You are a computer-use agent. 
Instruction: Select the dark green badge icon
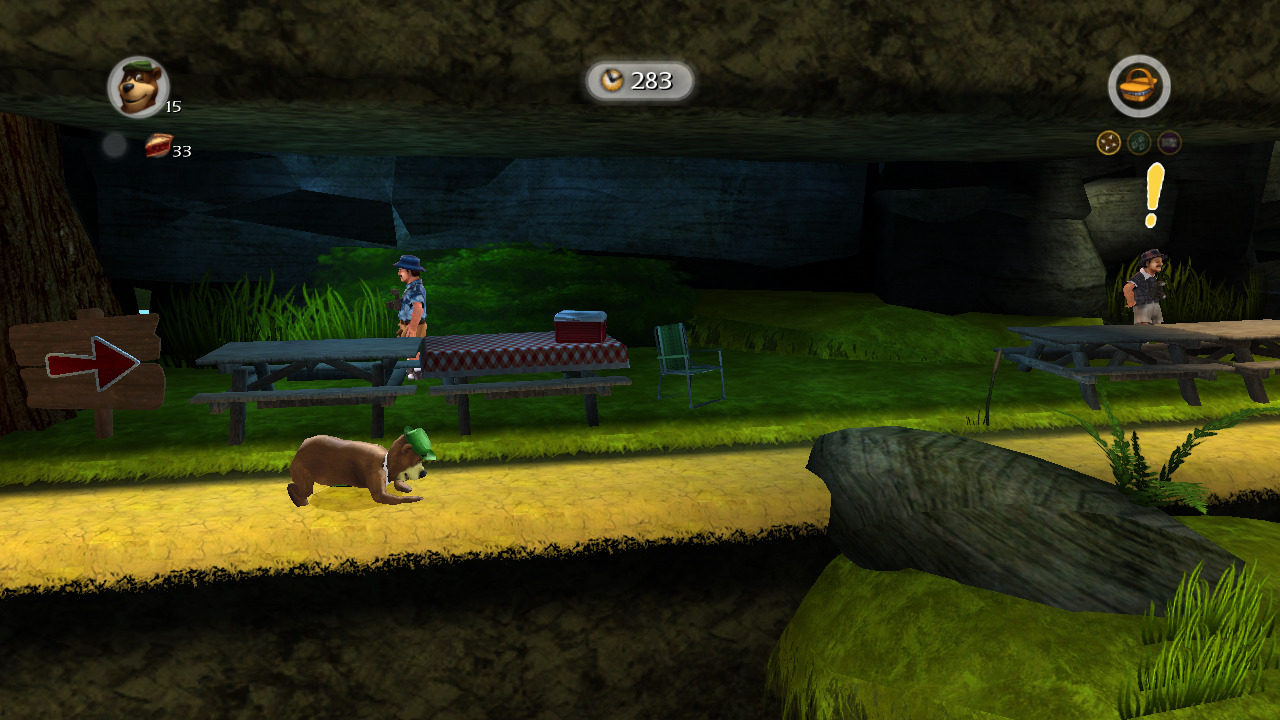(1139, 143)
